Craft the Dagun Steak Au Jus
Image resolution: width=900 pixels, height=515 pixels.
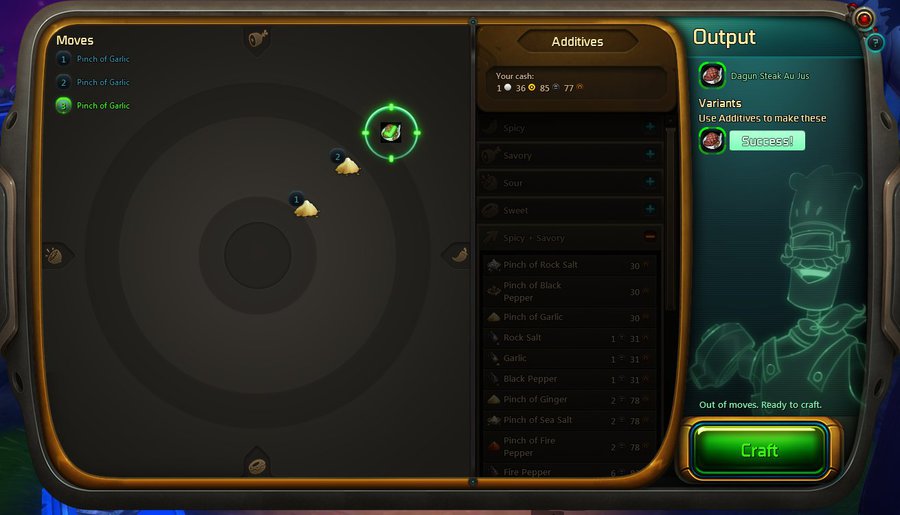coord(759,450)
